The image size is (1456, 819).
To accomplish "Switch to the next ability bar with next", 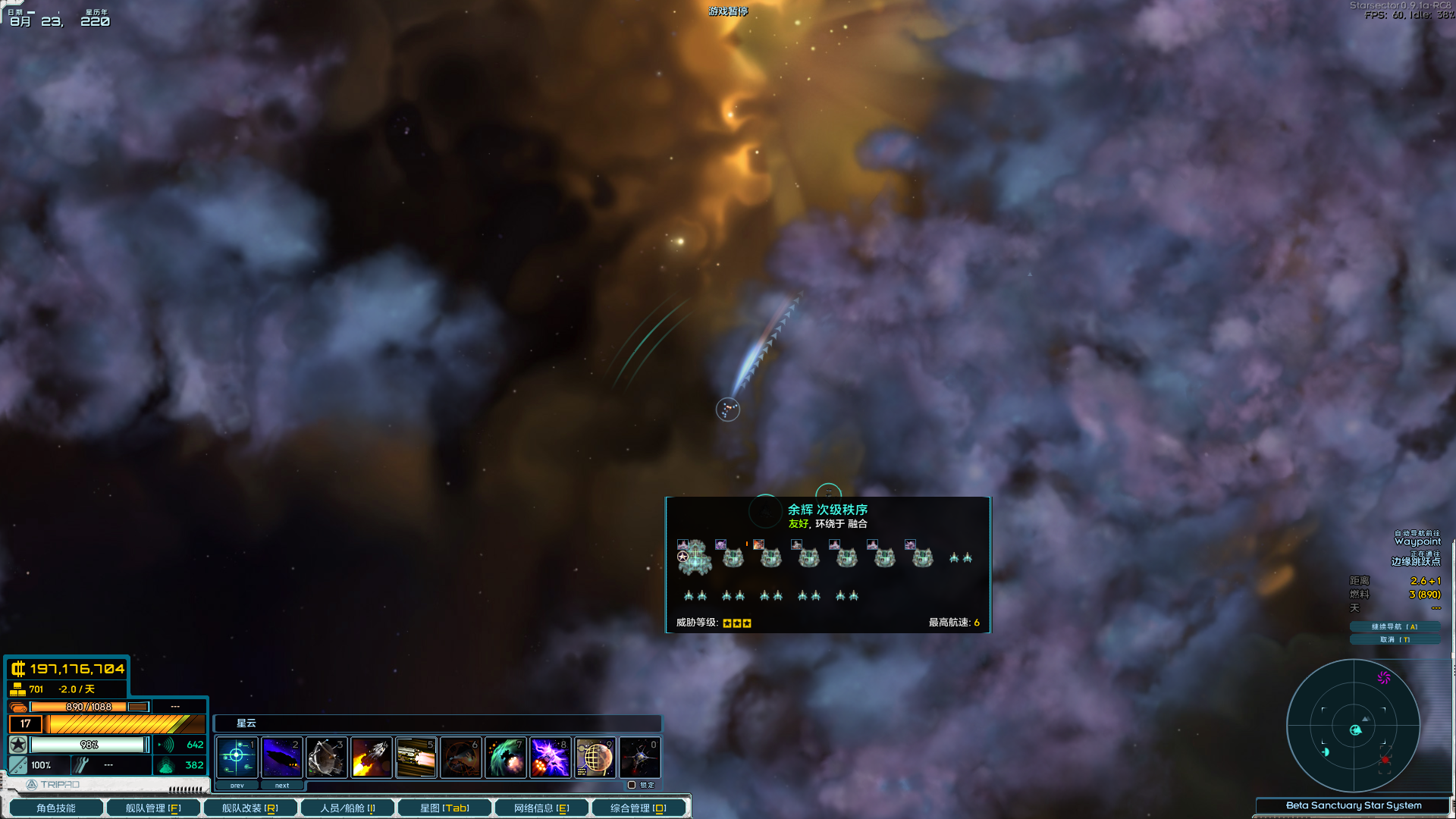I will [x=282, y=785].
